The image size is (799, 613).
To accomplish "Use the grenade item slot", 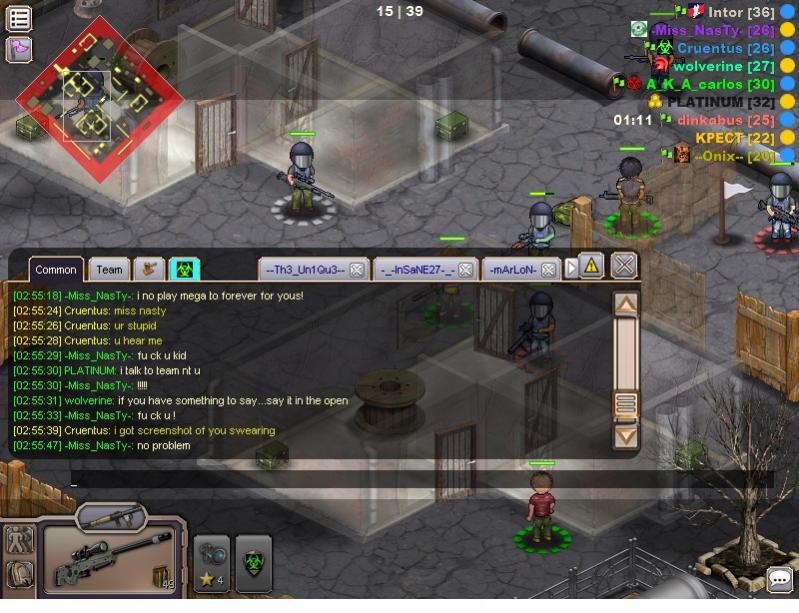I will click(212, 563).
